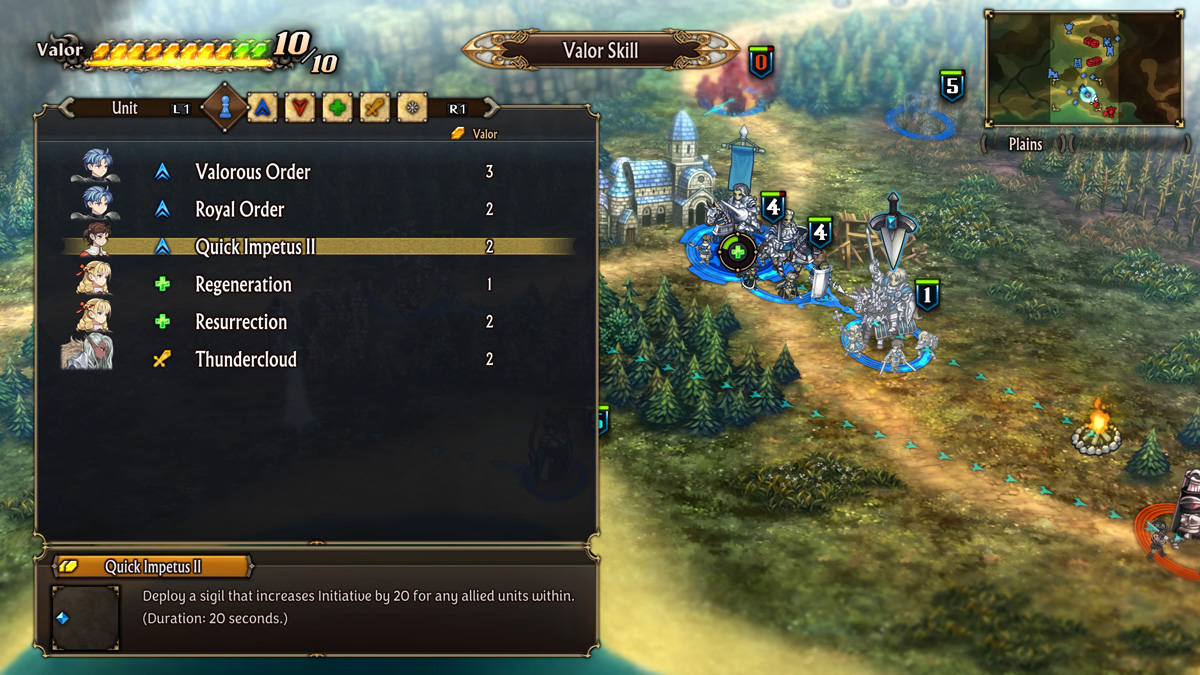This screenshot has height=675, width=1200.
Task: Click the battlefield minimap
Action: [x=1084, y=68]
